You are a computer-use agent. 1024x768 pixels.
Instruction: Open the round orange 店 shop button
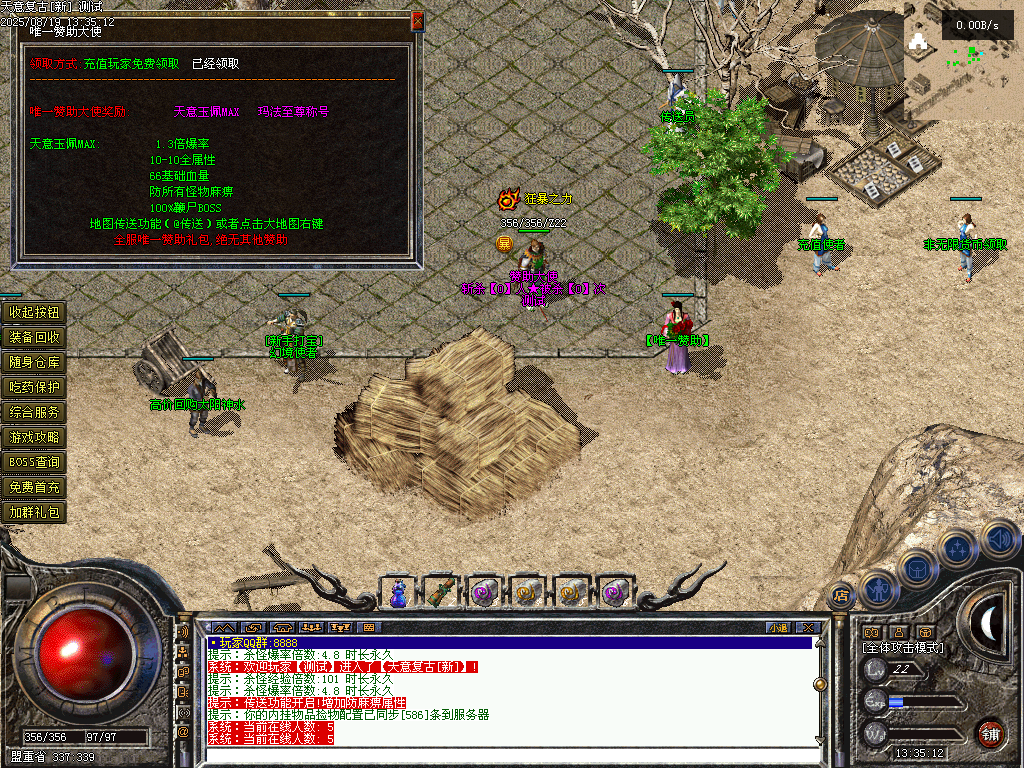click(x=841, y=595)
